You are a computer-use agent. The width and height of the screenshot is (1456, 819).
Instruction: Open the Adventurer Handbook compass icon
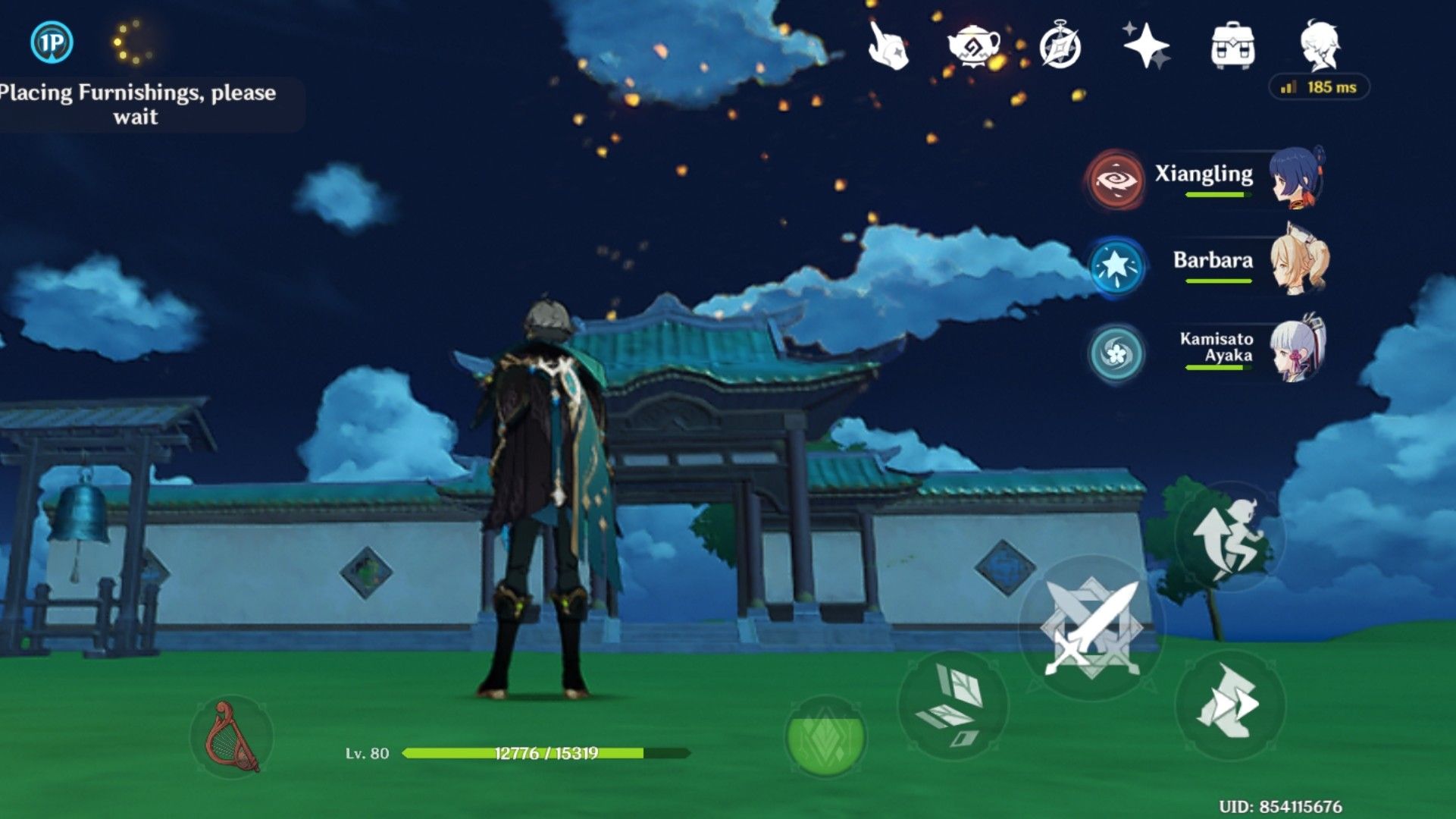point(1060,45)
